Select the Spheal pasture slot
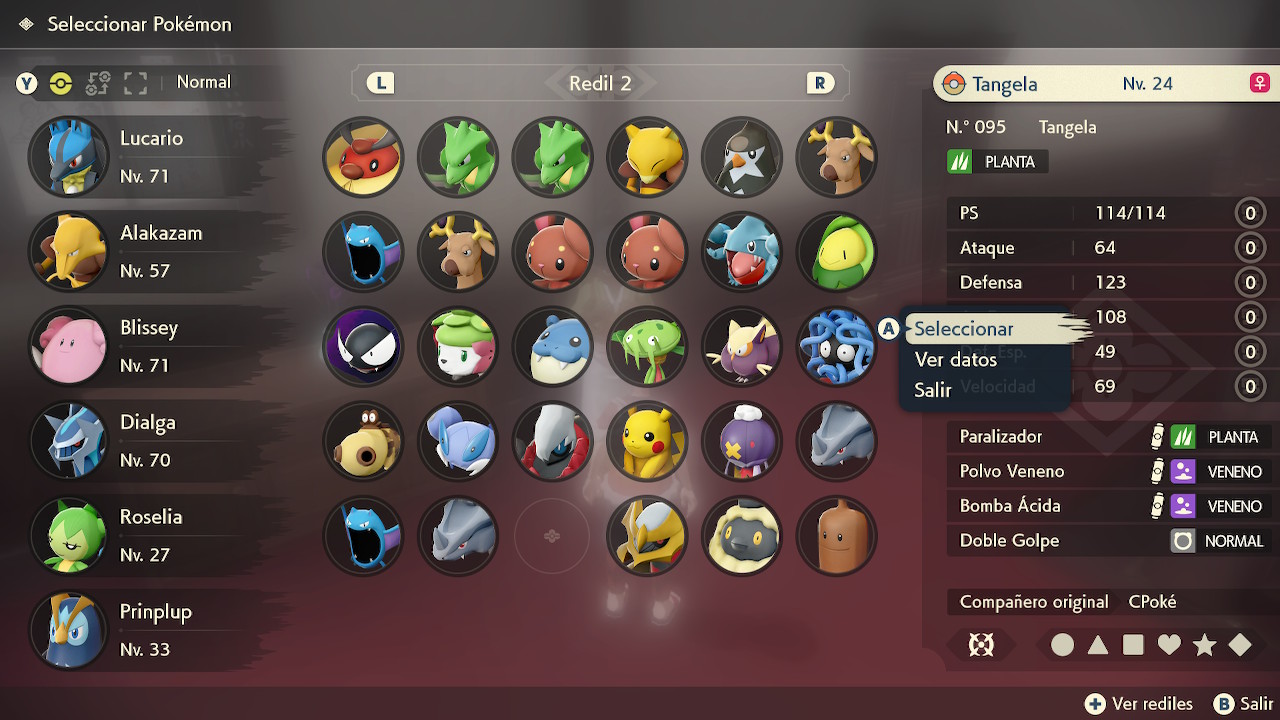The height and width of the screenshot is (720, 1280). click(x=552, y=347)
